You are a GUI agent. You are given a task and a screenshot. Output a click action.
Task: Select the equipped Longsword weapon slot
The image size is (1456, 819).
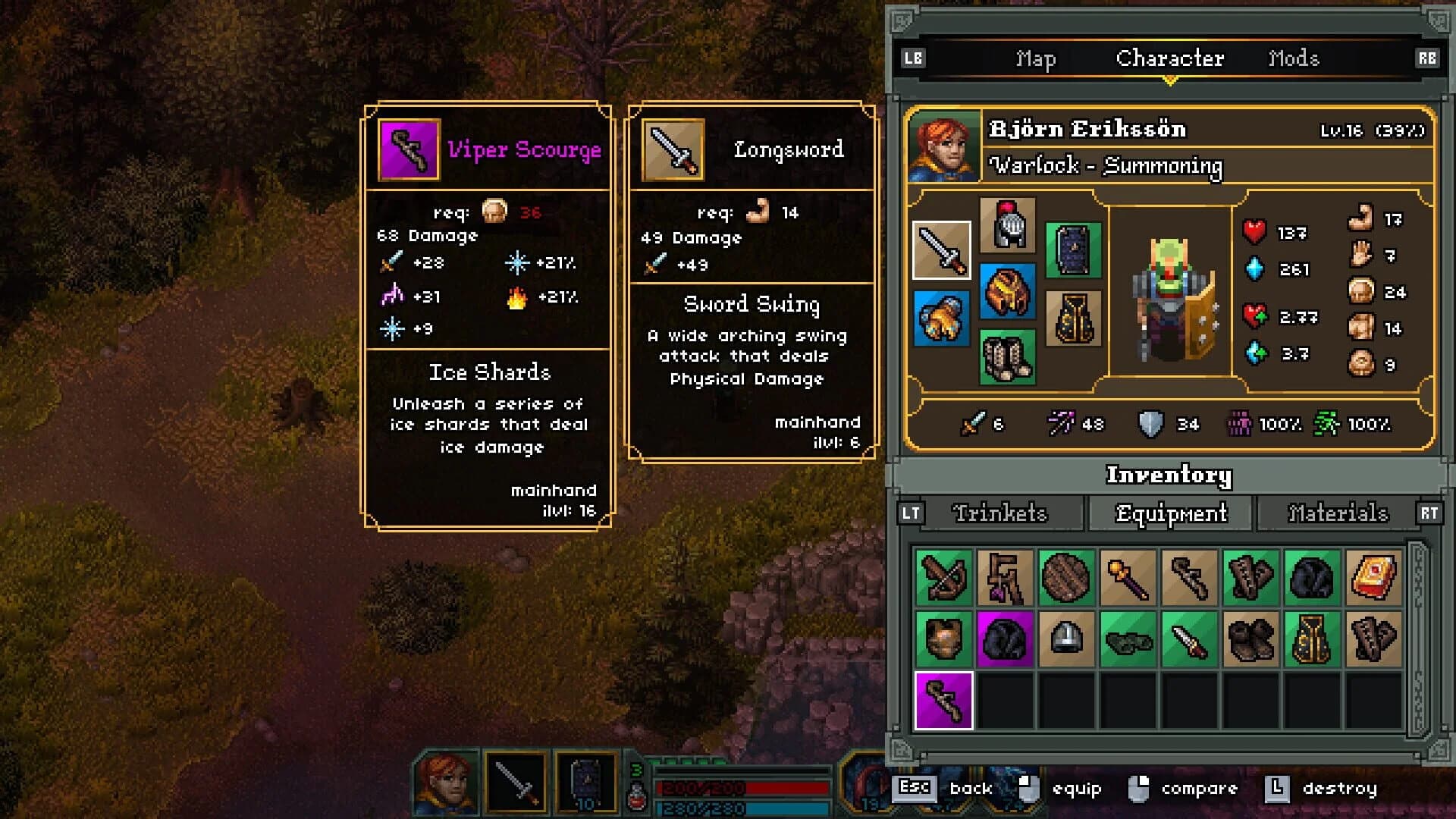point(943,250)
